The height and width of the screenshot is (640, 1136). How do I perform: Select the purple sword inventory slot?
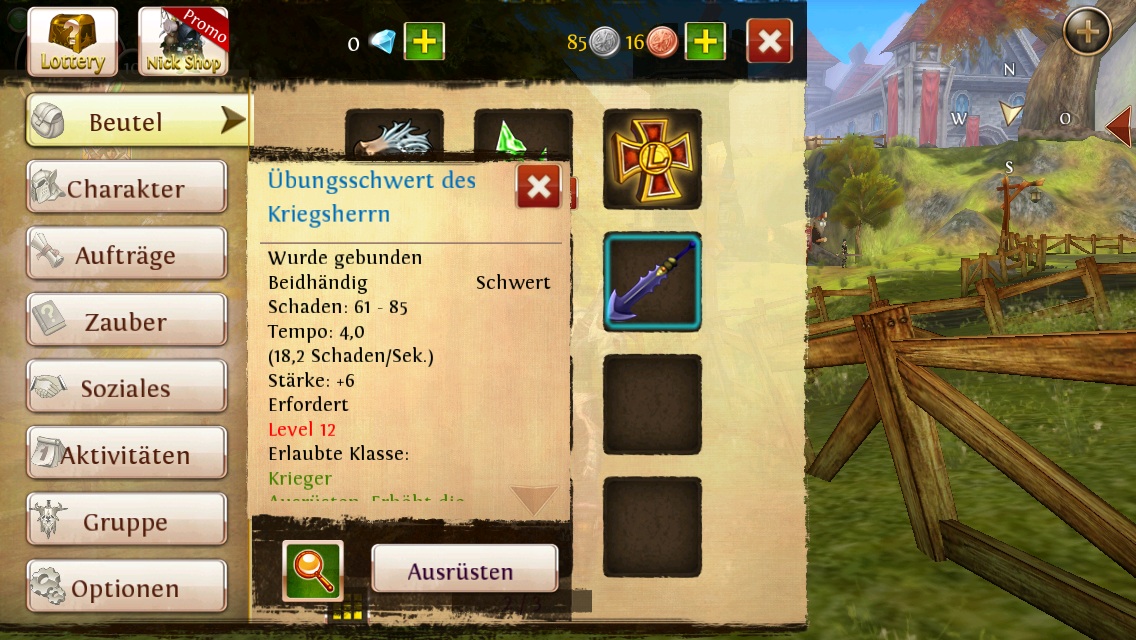click(x=652, y=282)
